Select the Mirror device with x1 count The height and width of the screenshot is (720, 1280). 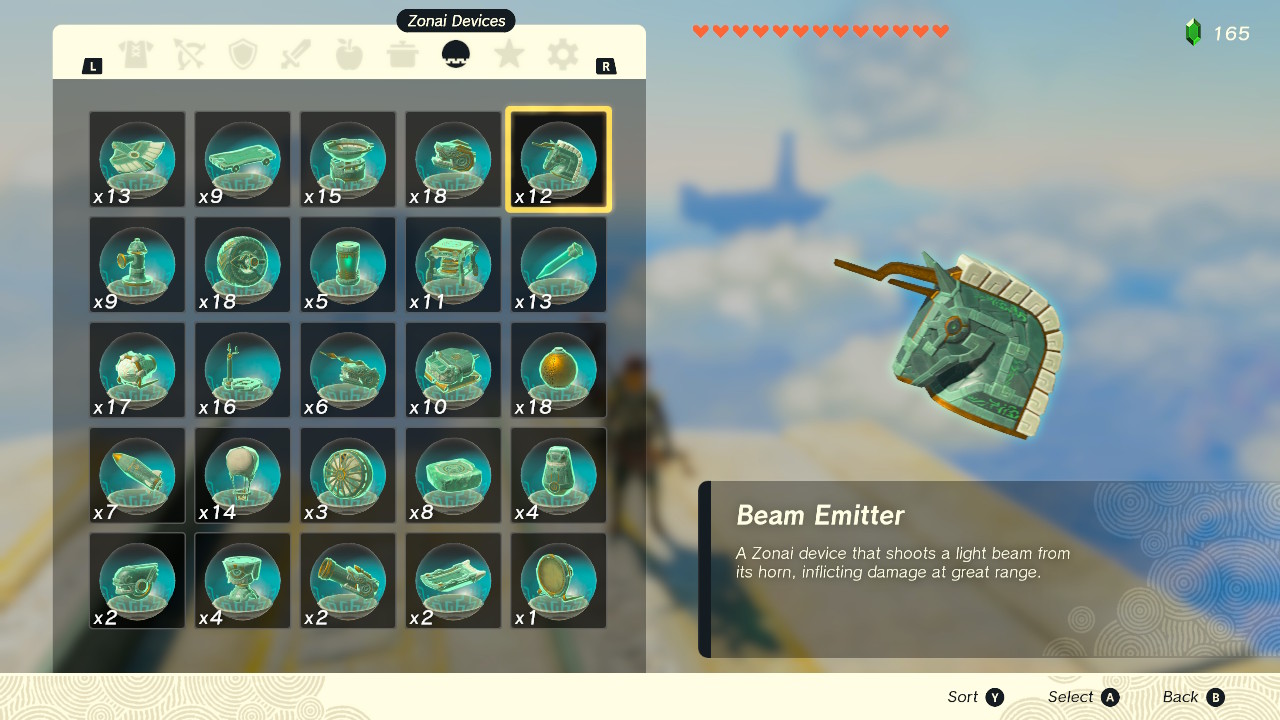click(558, 580)
